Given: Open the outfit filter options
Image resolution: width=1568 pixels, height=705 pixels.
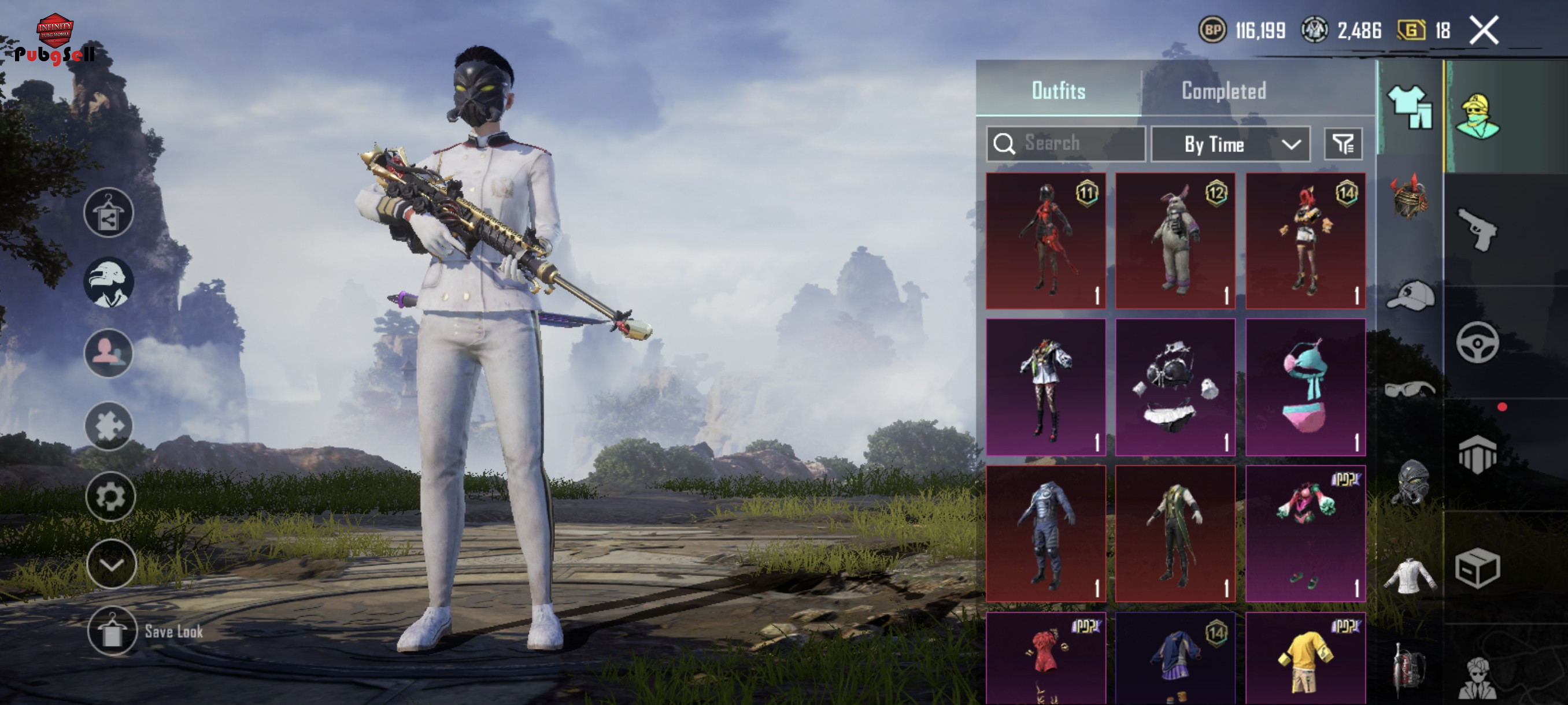Looking at the screenshot, I should [1343, 144].
